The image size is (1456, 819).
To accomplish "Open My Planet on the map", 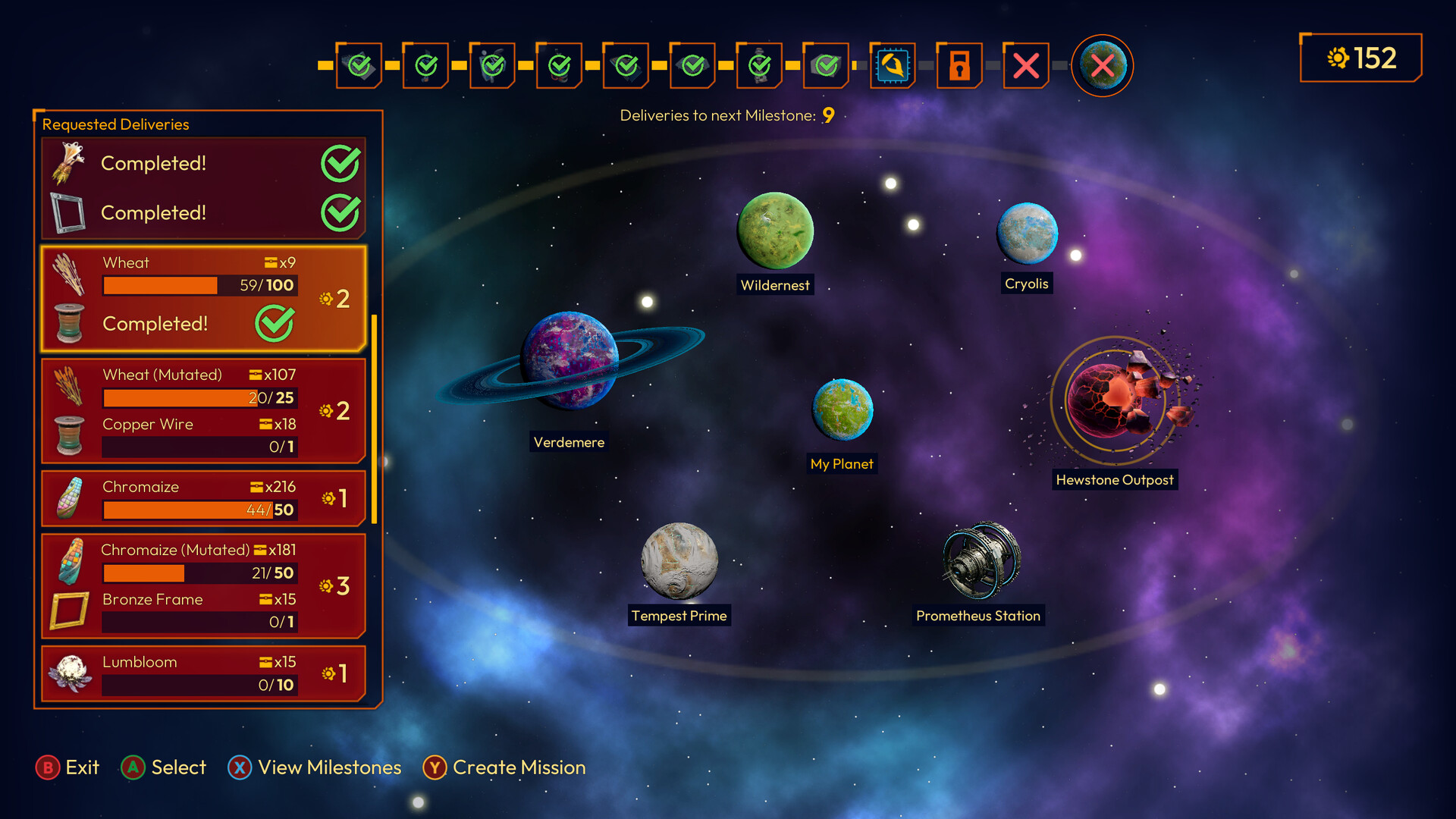I will click(x=843, y=409).
